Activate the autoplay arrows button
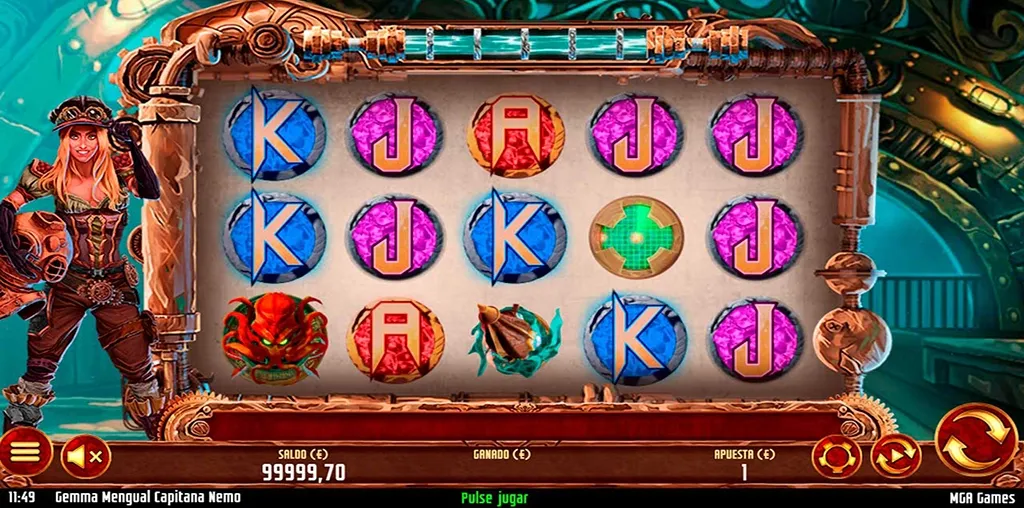Viewport: 1024px width, 508px height. point(895,457)
